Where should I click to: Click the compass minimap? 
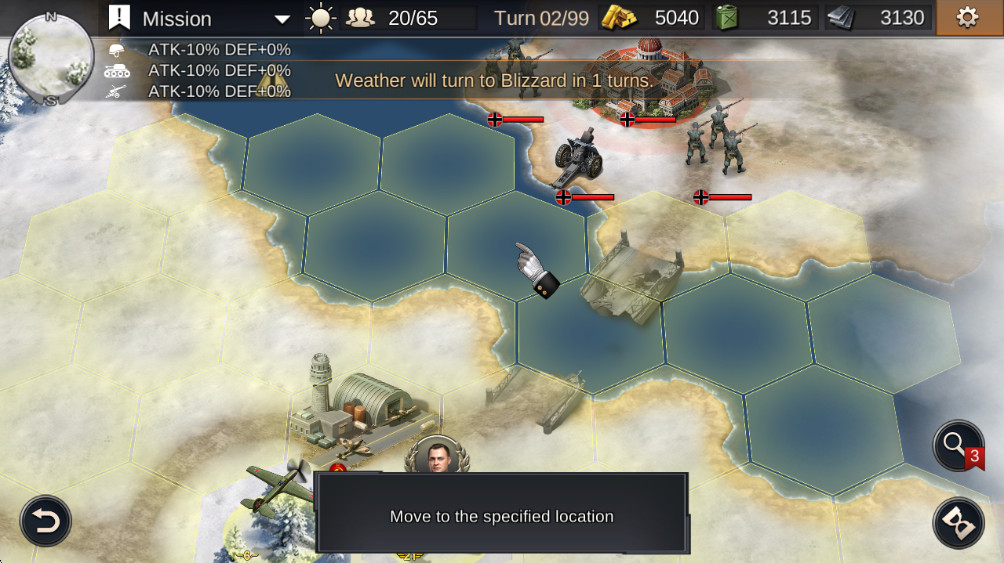pyautogui.click(x=50, y=58)
